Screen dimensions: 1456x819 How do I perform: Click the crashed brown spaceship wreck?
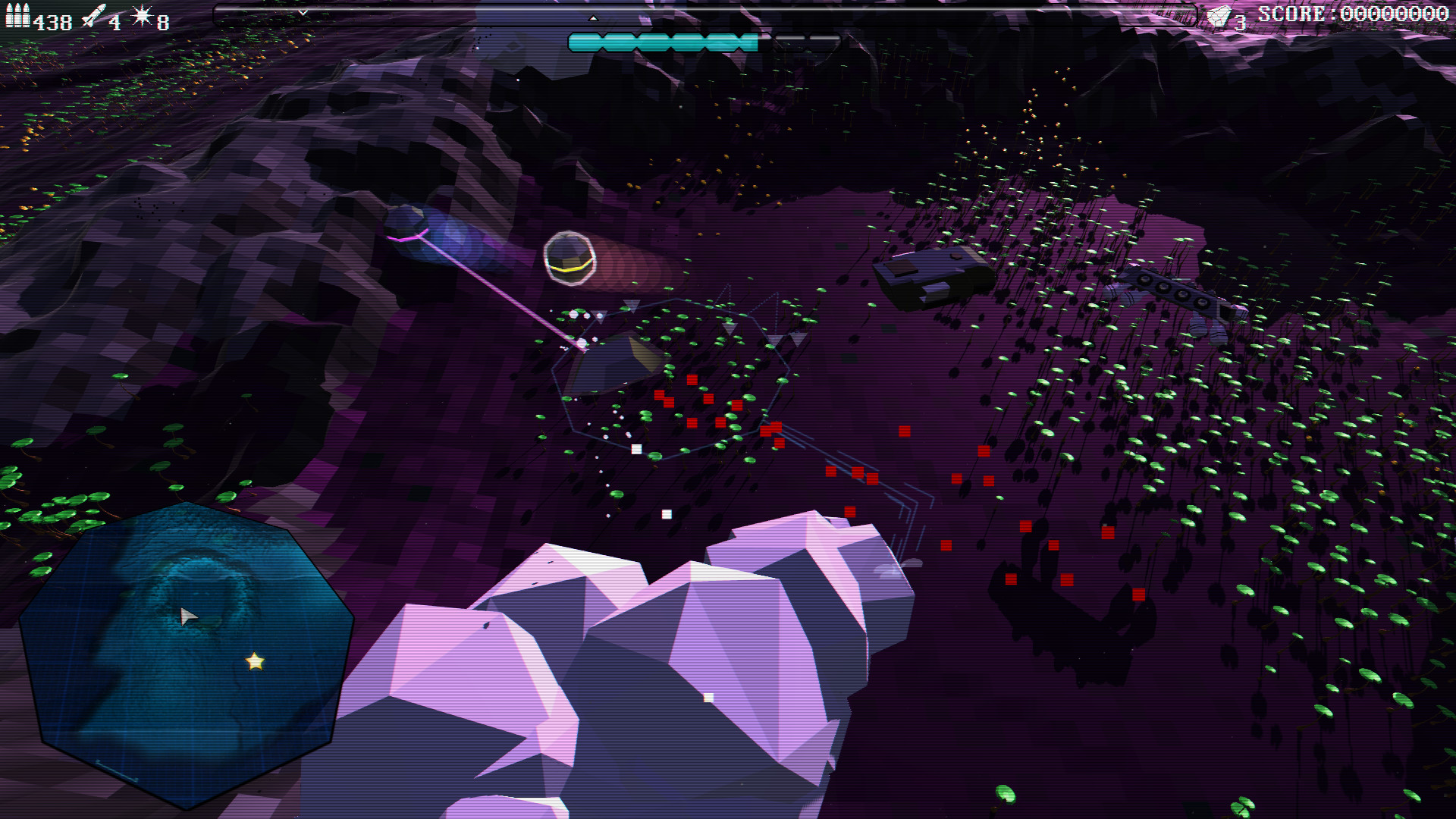930,275
